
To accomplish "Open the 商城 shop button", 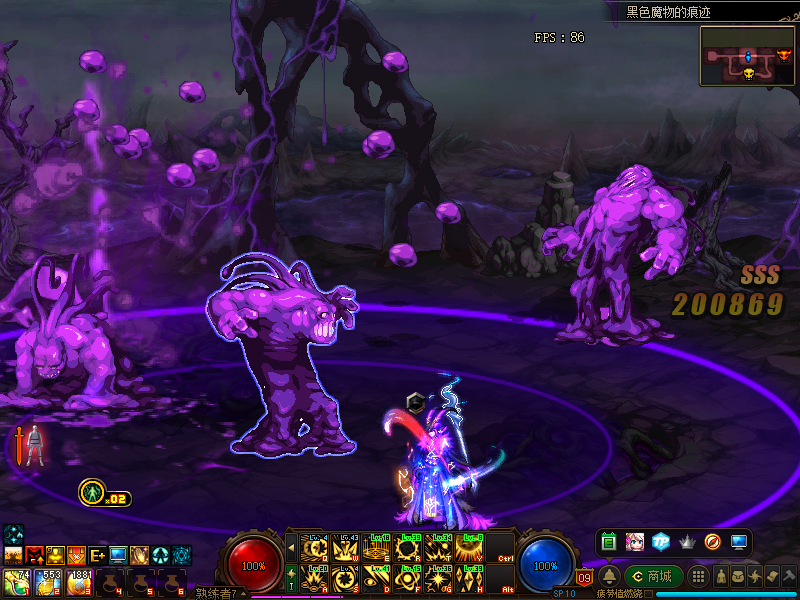I will point(654,576).
